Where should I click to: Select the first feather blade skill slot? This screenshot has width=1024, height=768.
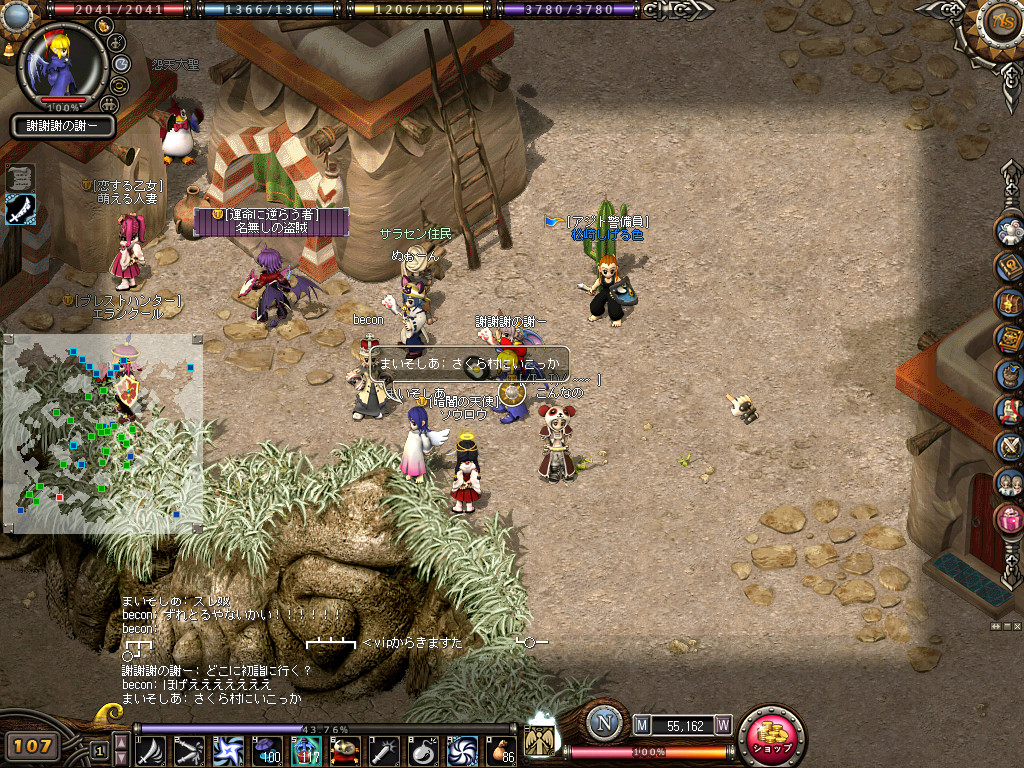coord(151,749)
